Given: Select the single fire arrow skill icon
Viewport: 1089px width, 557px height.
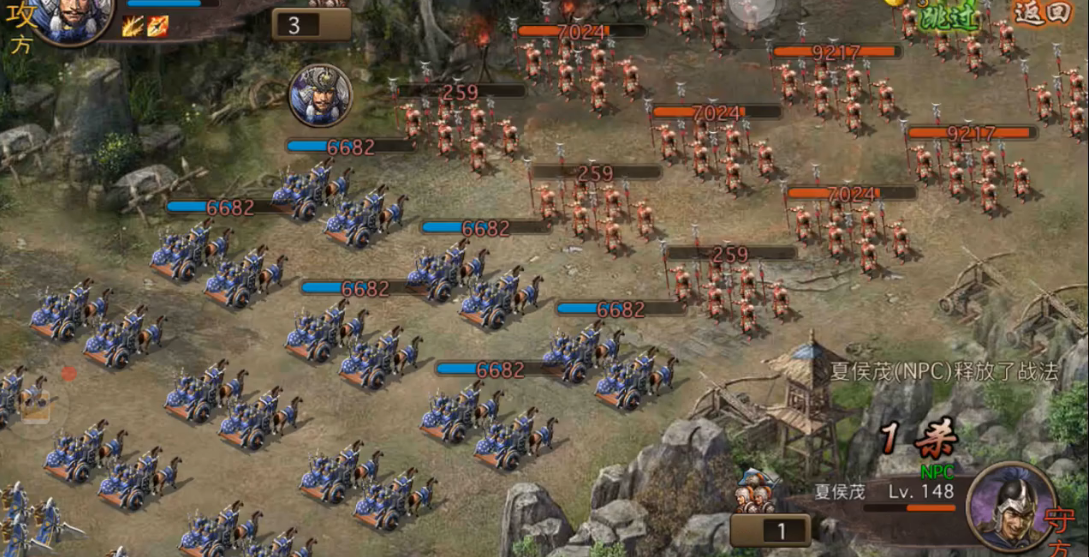Looking at the screenshot, I should (x=158, y=27).
